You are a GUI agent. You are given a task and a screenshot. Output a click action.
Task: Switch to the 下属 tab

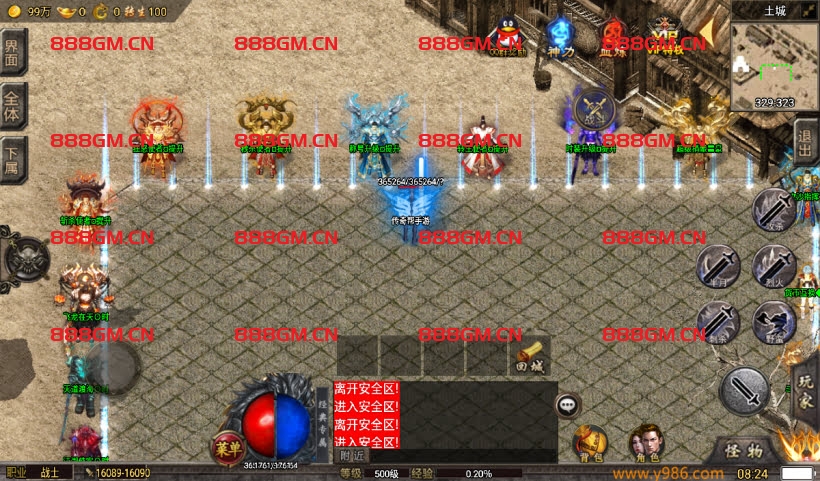(13, 158)
